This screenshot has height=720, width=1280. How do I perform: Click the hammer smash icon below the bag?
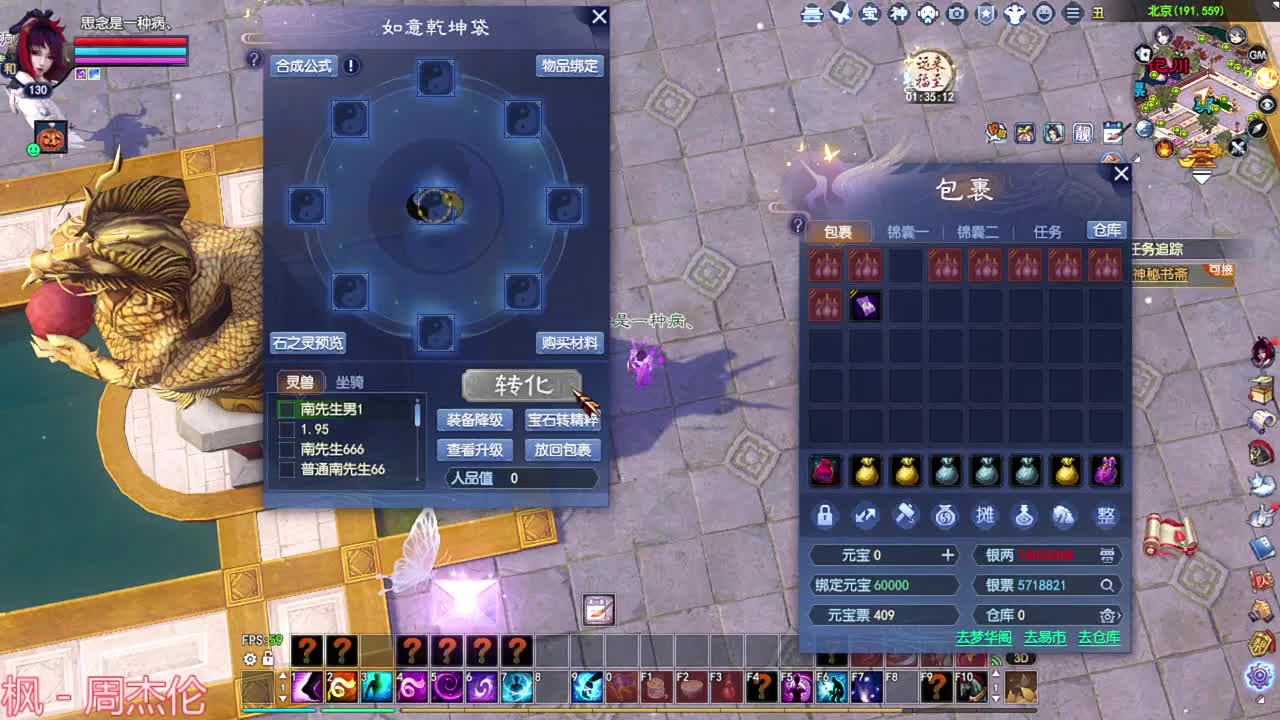(x=905, y=516)
